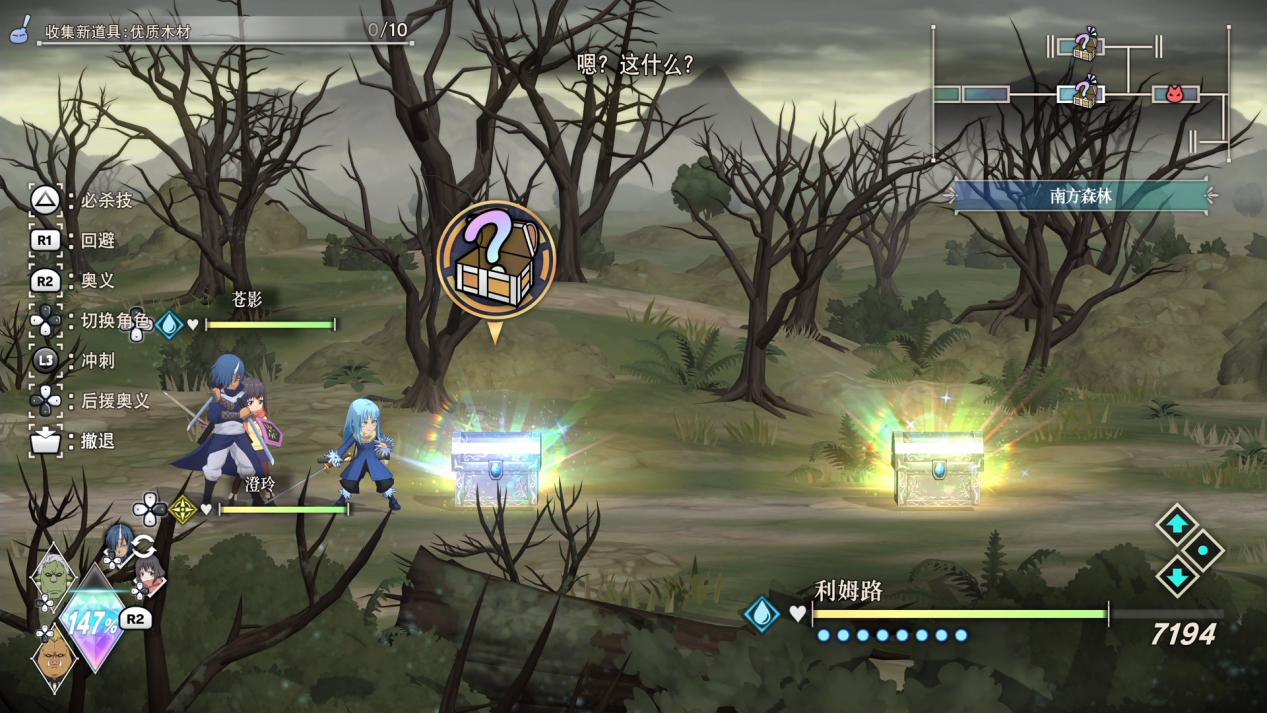Click the red monster marker on the minimap

[1176, 94]
